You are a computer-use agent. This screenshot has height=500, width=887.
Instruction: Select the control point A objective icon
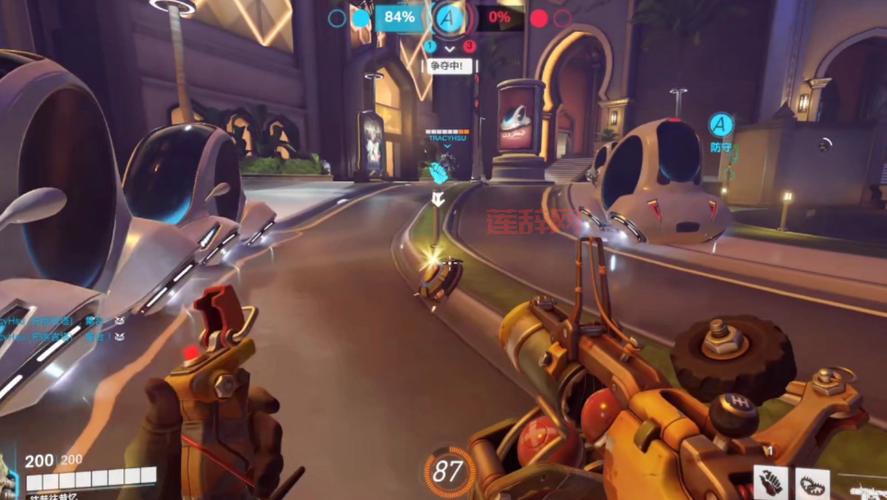click(x=447, y=17)
